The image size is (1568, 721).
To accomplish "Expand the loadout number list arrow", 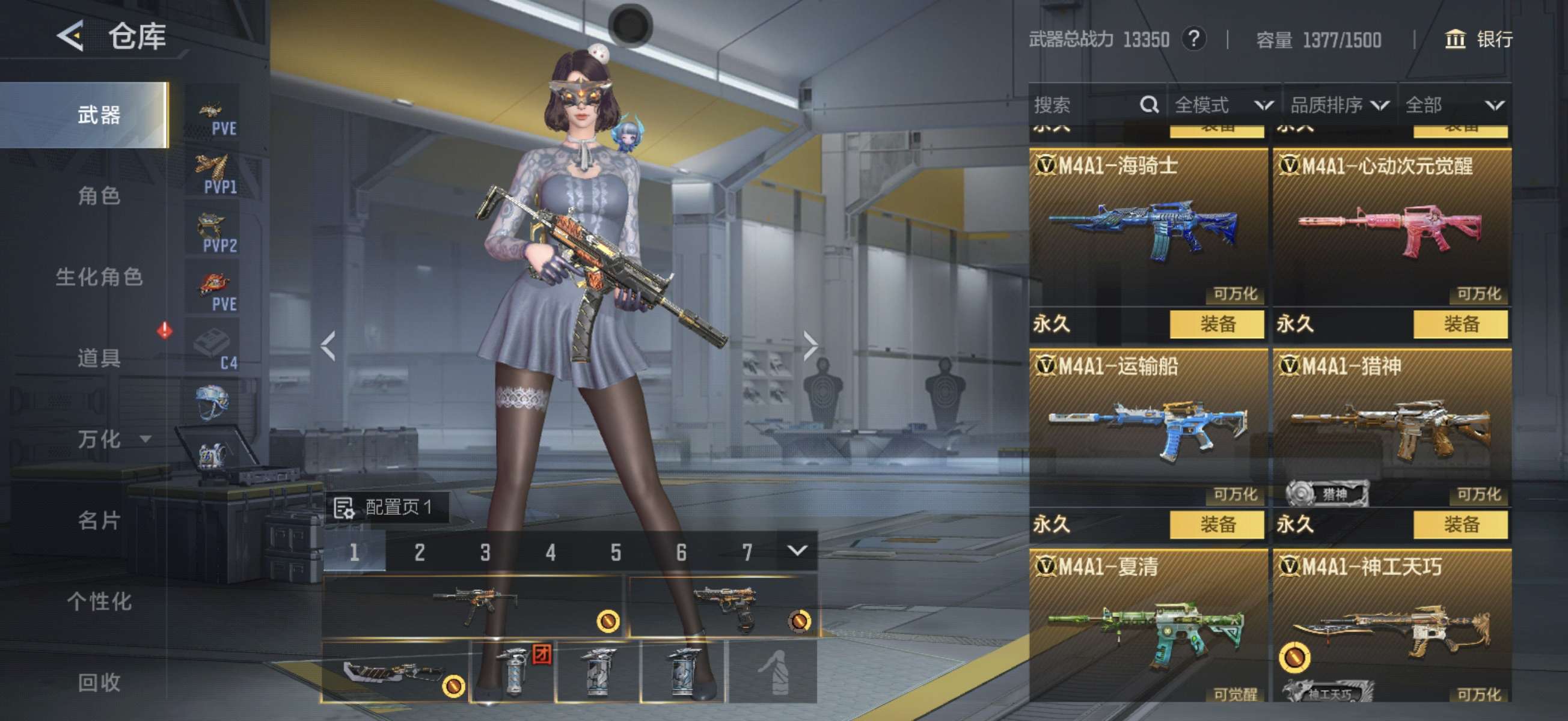I will pyautogui.click(x=797, y=551).
